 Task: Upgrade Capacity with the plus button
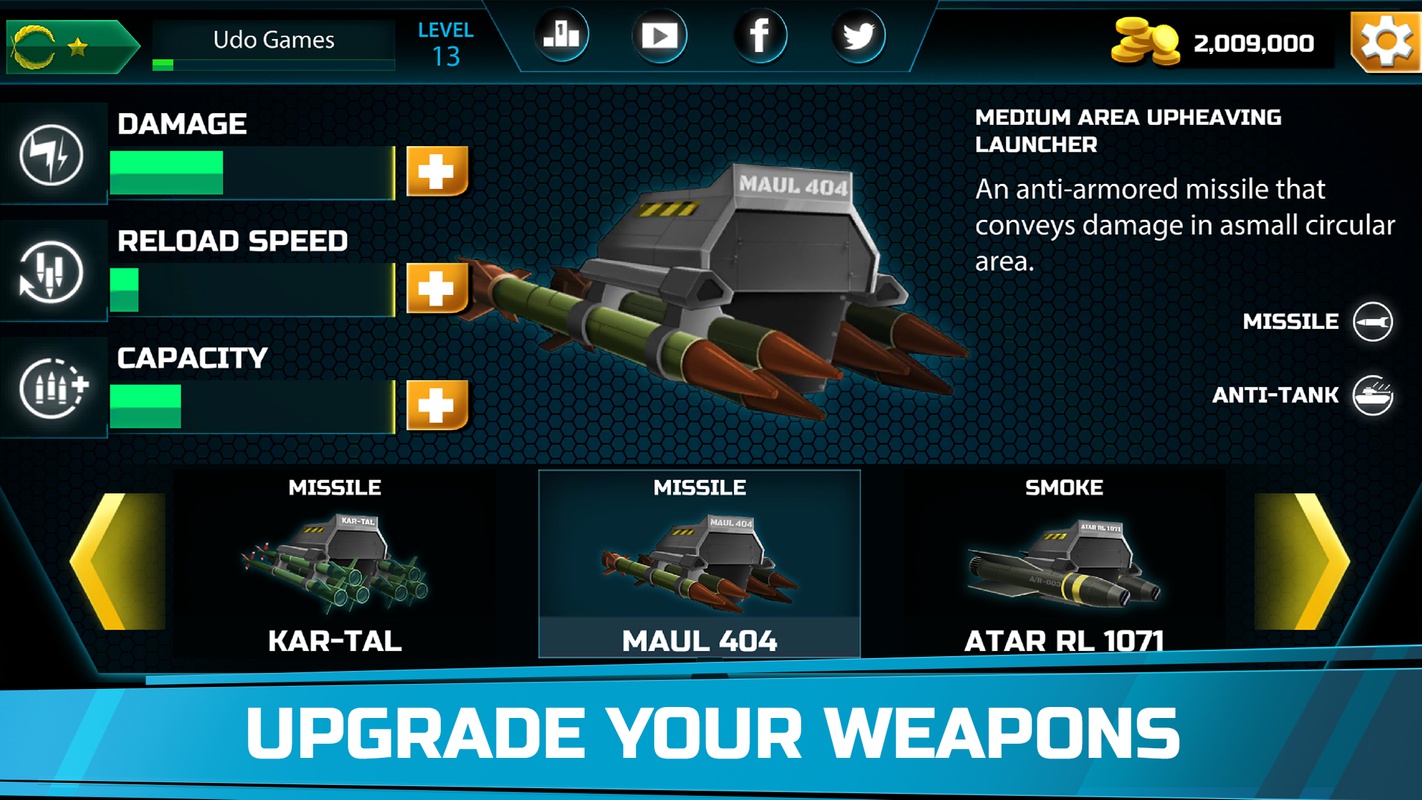coord(437,405)
